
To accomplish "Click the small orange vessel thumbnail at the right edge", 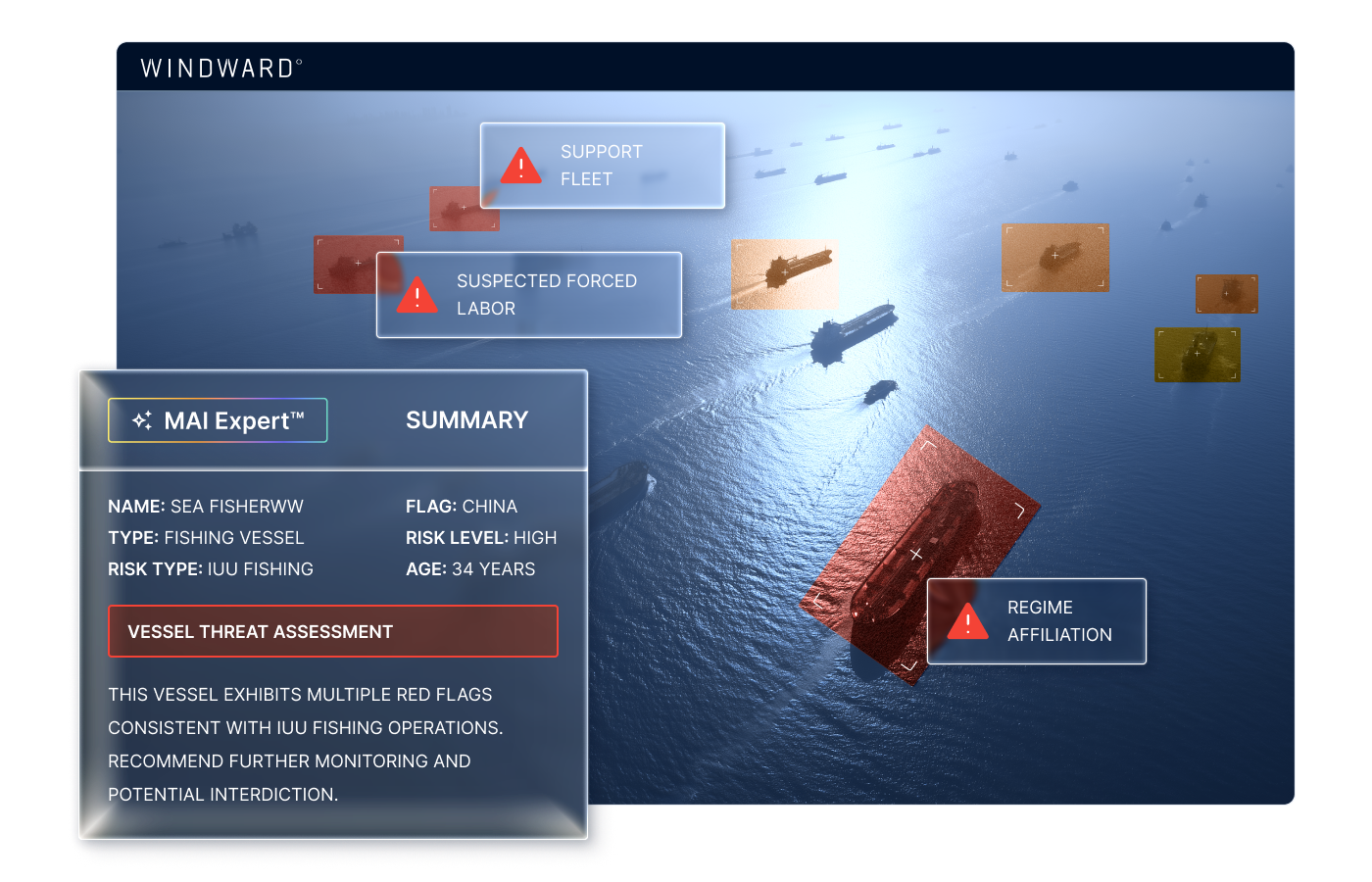I will [1226, 292].
